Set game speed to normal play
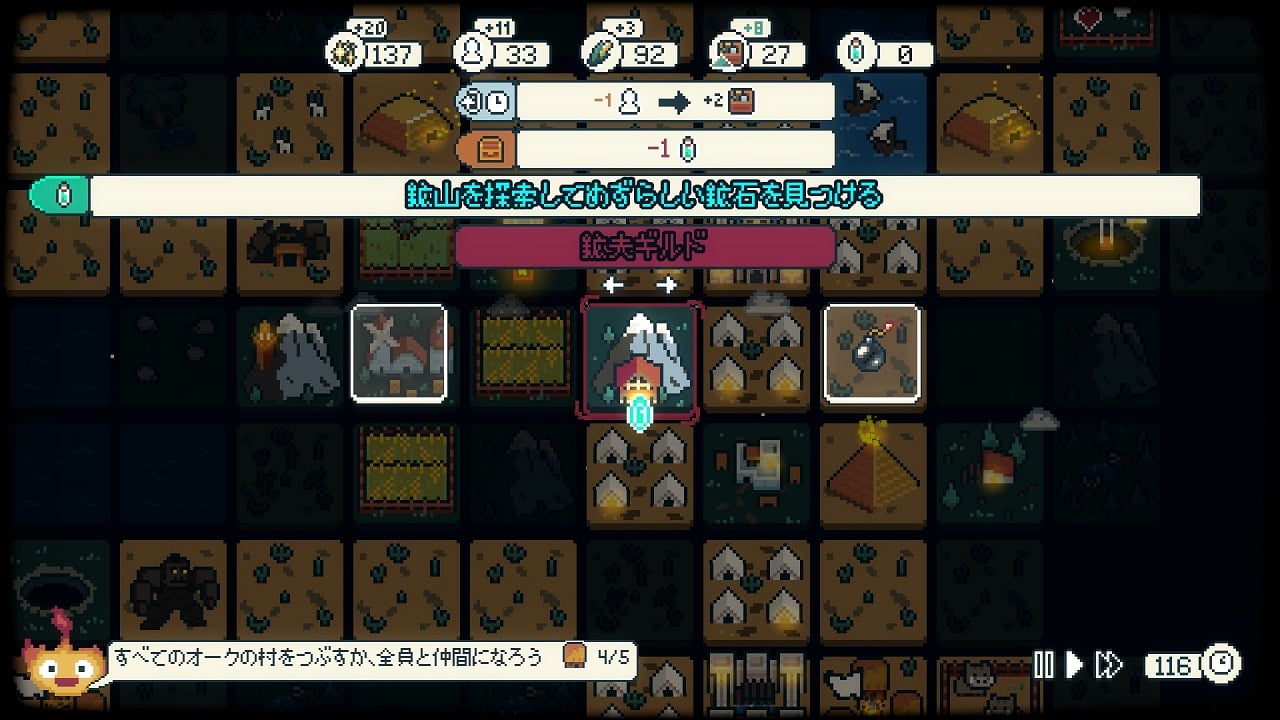 [x=1075, y=665]
